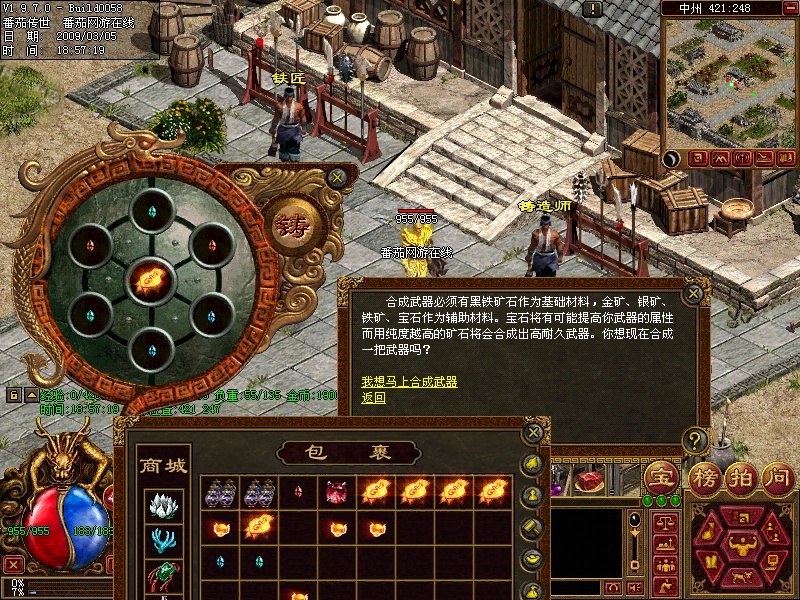Open the 问 inquiry button
This screenshot has width=800, height=600.
tap(777, 476)
